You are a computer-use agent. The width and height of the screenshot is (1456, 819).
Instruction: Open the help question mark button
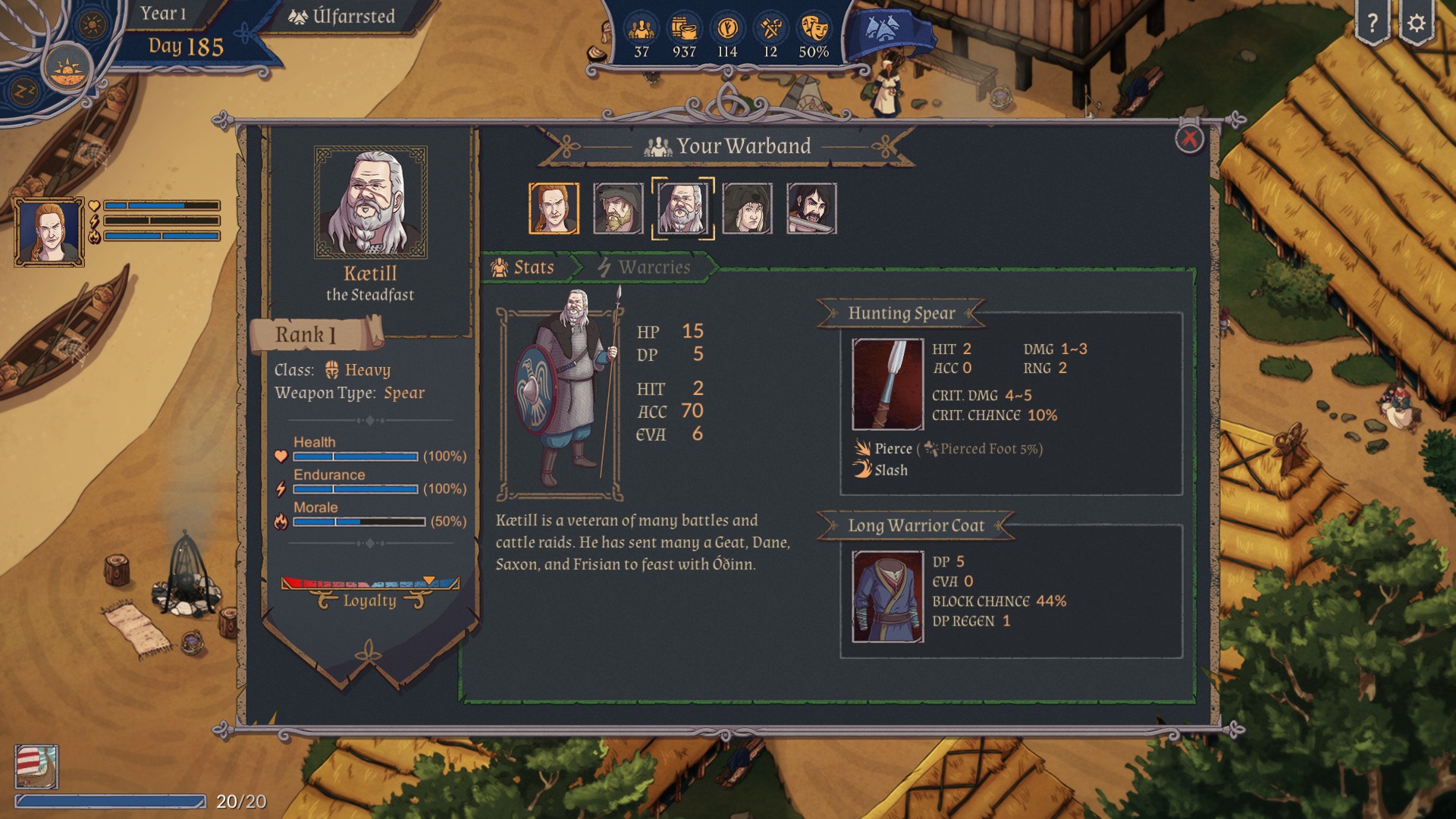(1372, 24)
